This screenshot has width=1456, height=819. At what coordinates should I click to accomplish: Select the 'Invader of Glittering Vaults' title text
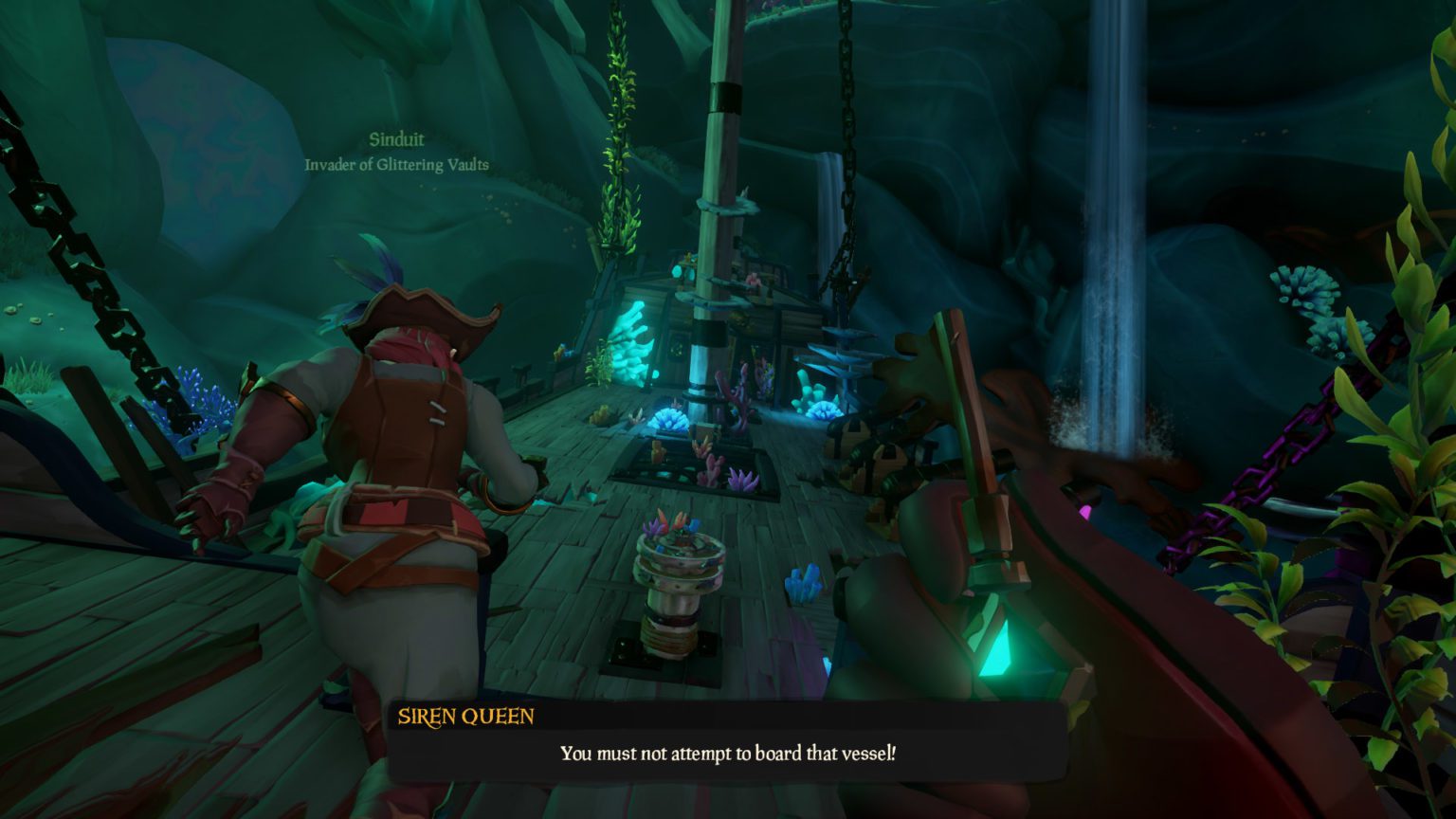397,163
